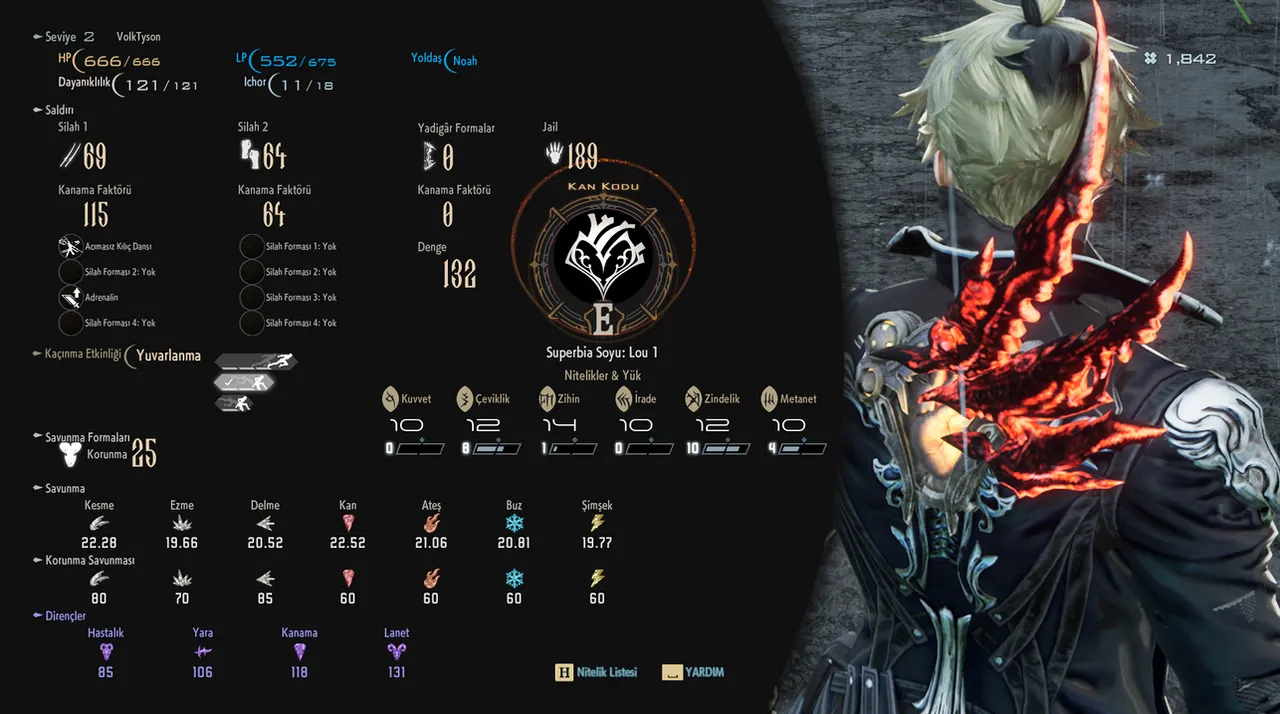Select the Çeviklik attribute
This screenshot has width=1280, height=714.
pos(483,399)
